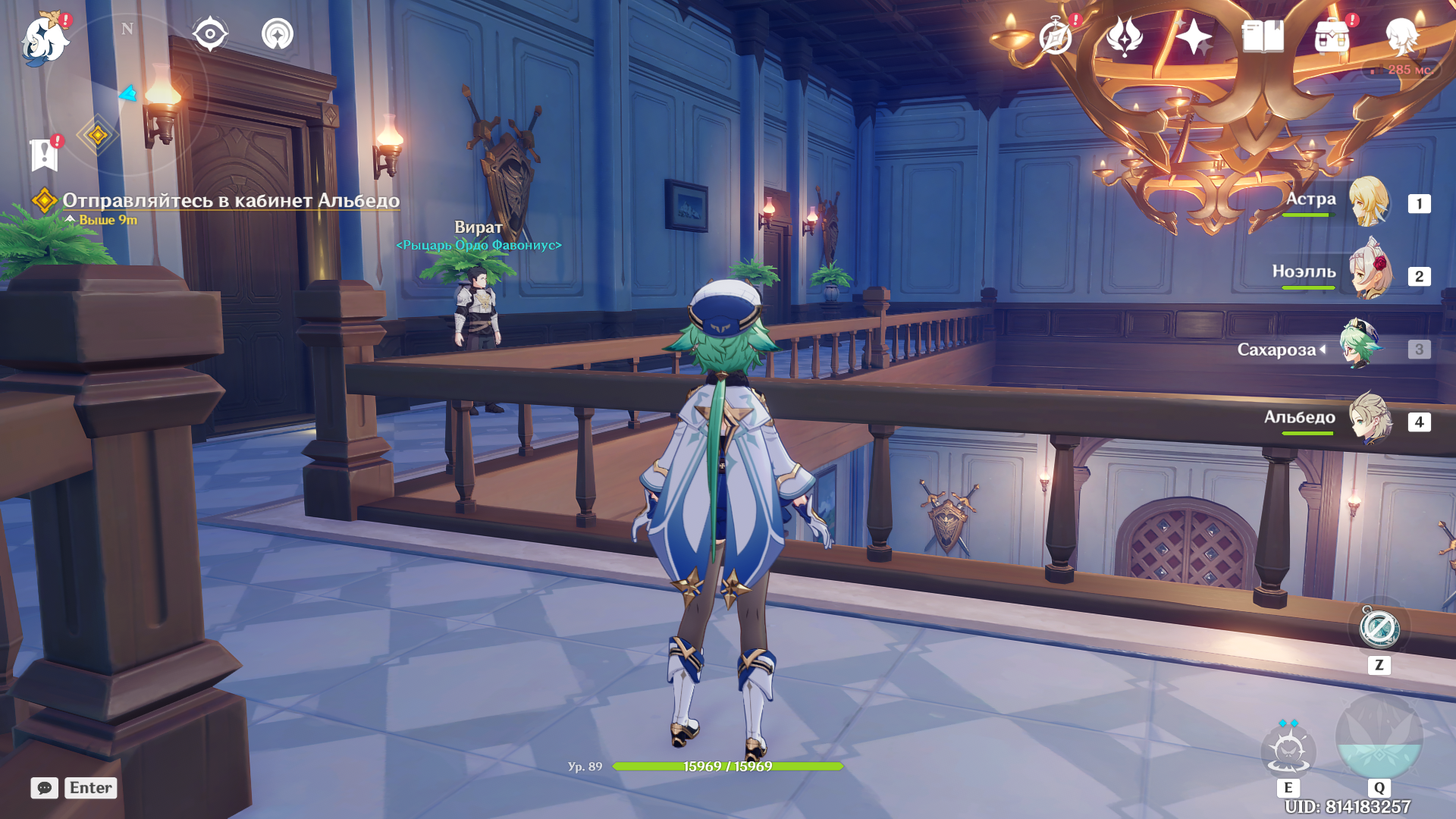Open the inventory backpack
The height and width of the screenshot is (819, 1456).
click(x=1332, y=36)
